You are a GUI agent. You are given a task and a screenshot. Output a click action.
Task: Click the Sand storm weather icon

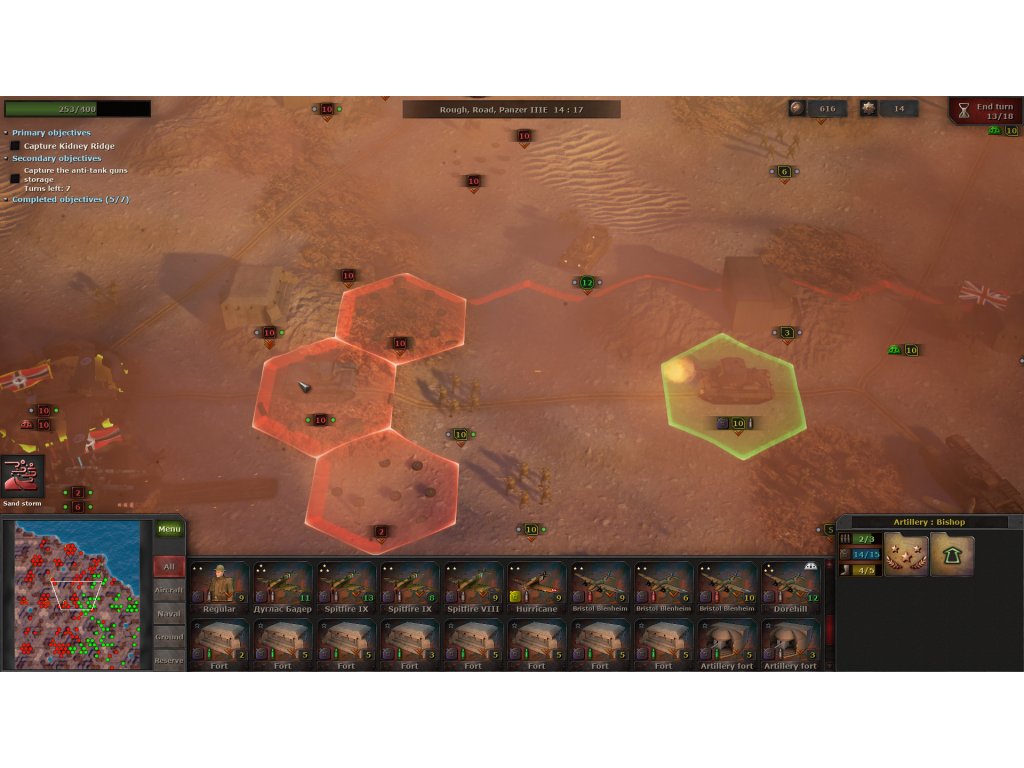tap(23, 476)
